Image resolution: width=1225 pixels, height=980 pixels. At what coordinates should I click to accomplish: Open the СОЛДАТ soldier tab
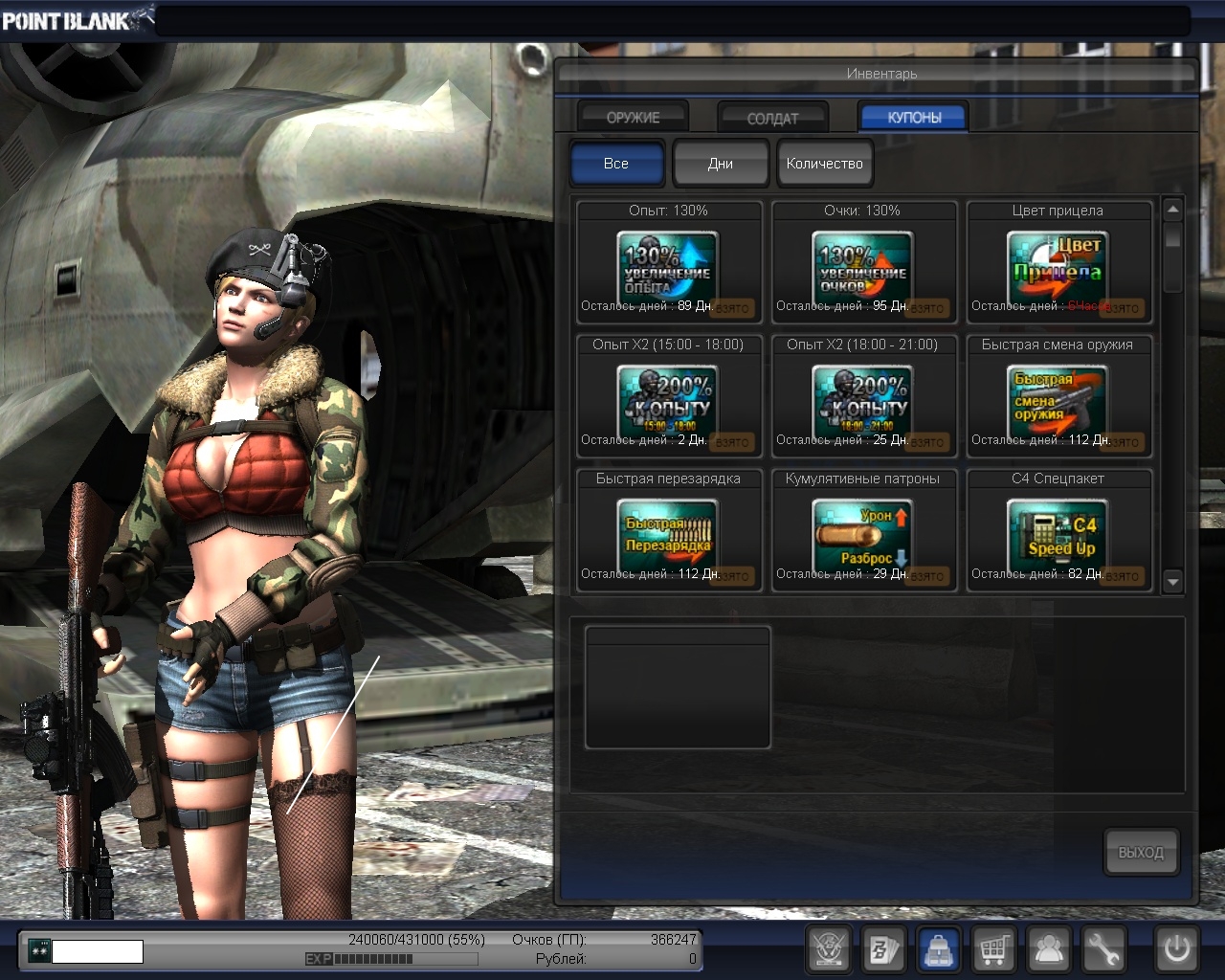772,118
